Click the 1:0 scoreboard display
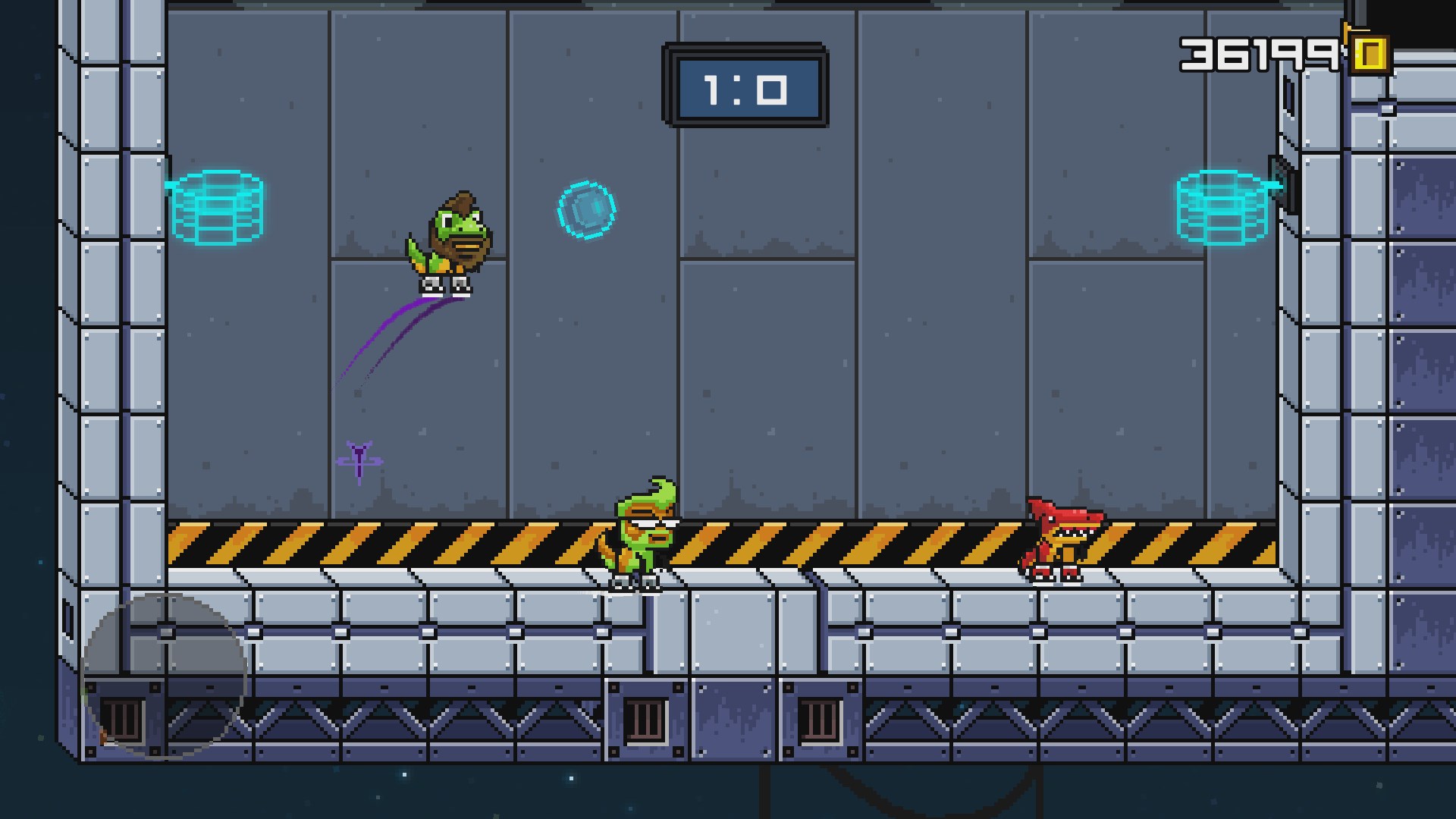1456x819 pixels. (747, 84)
